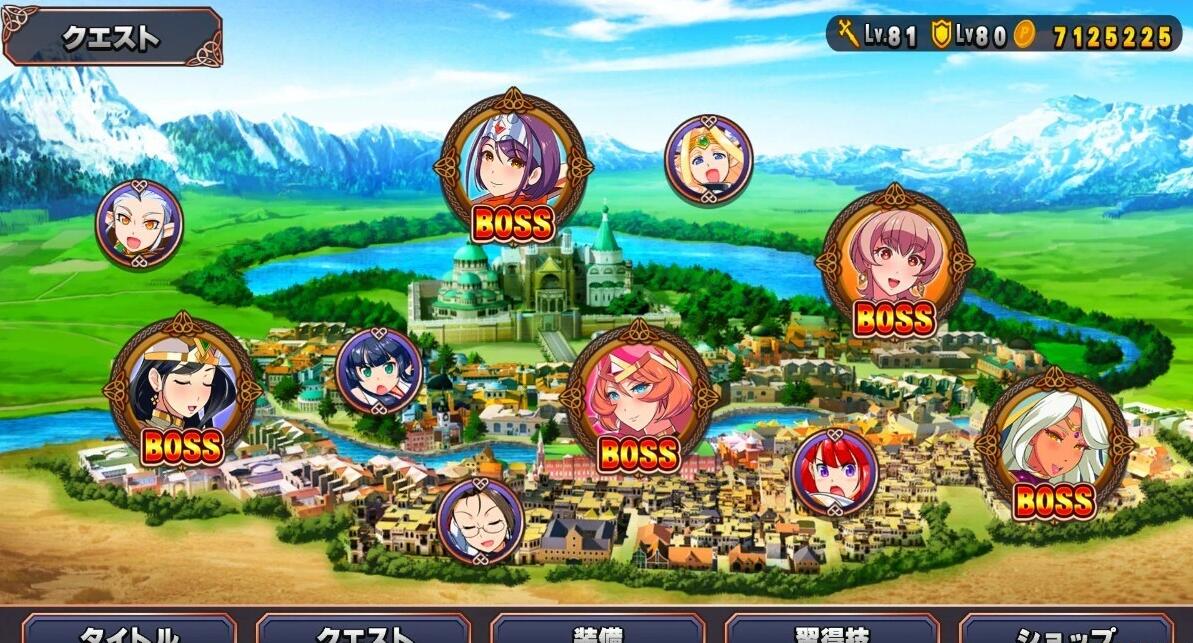Choose the red-haired girl quest node
Screen dimensions: 1193x643
834,472
